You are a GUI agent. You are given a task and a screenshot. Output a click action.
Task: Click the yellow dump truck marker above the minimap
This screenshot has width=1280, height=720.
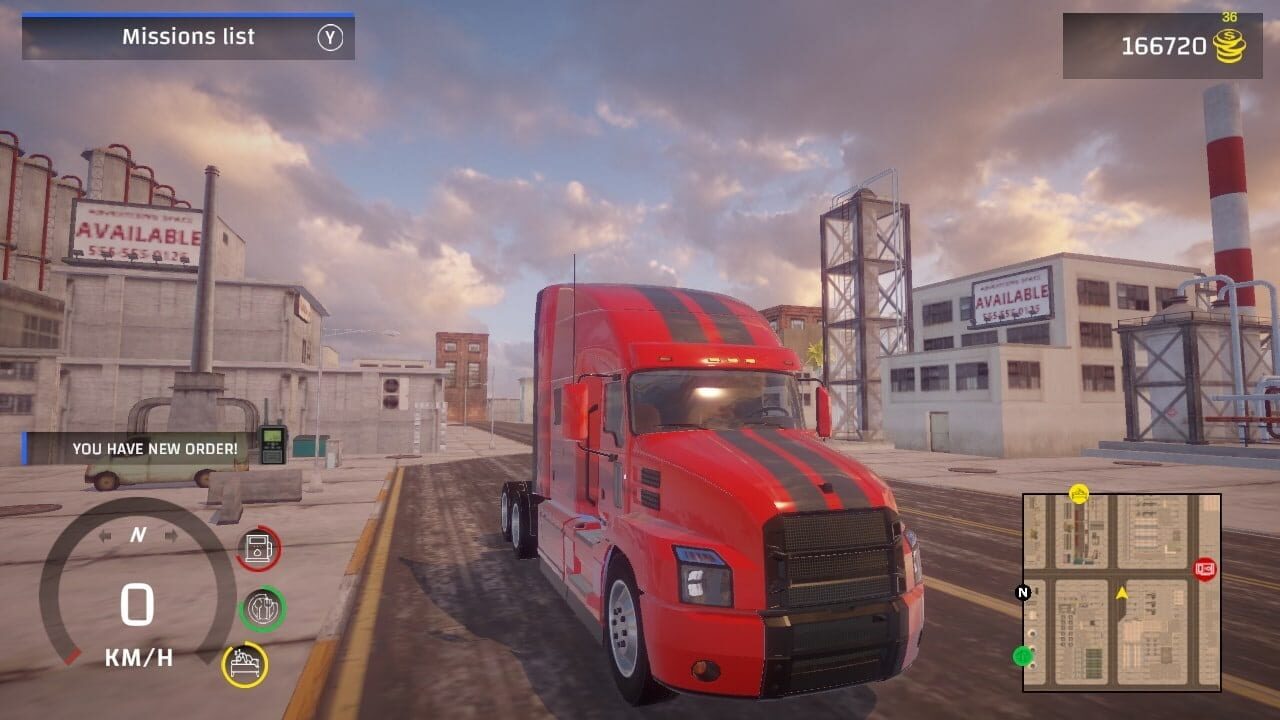click(1080, 494)
